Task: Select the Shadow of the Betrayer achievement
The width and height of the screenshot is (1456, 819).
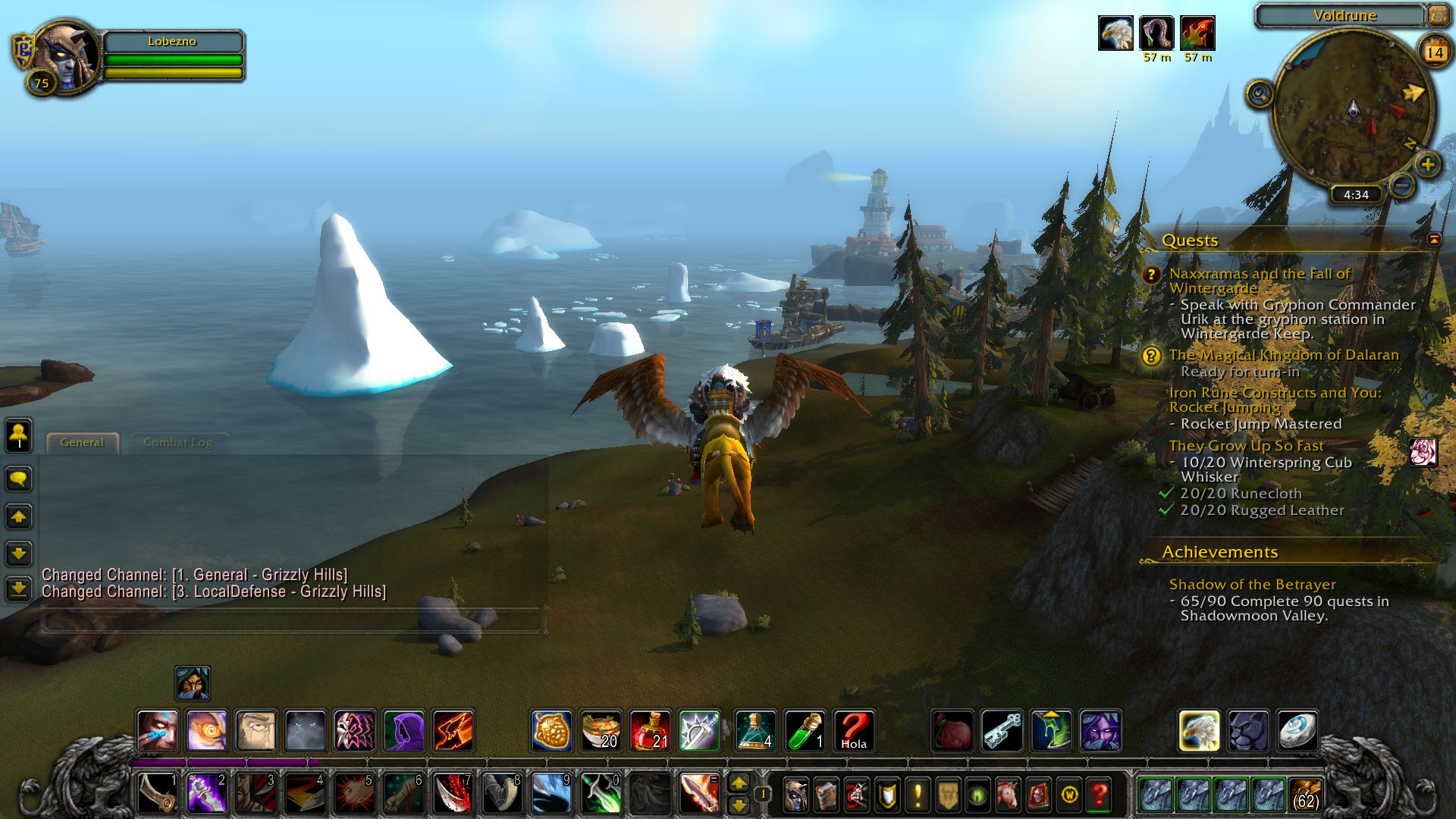Action: [x=1252, y=585]
